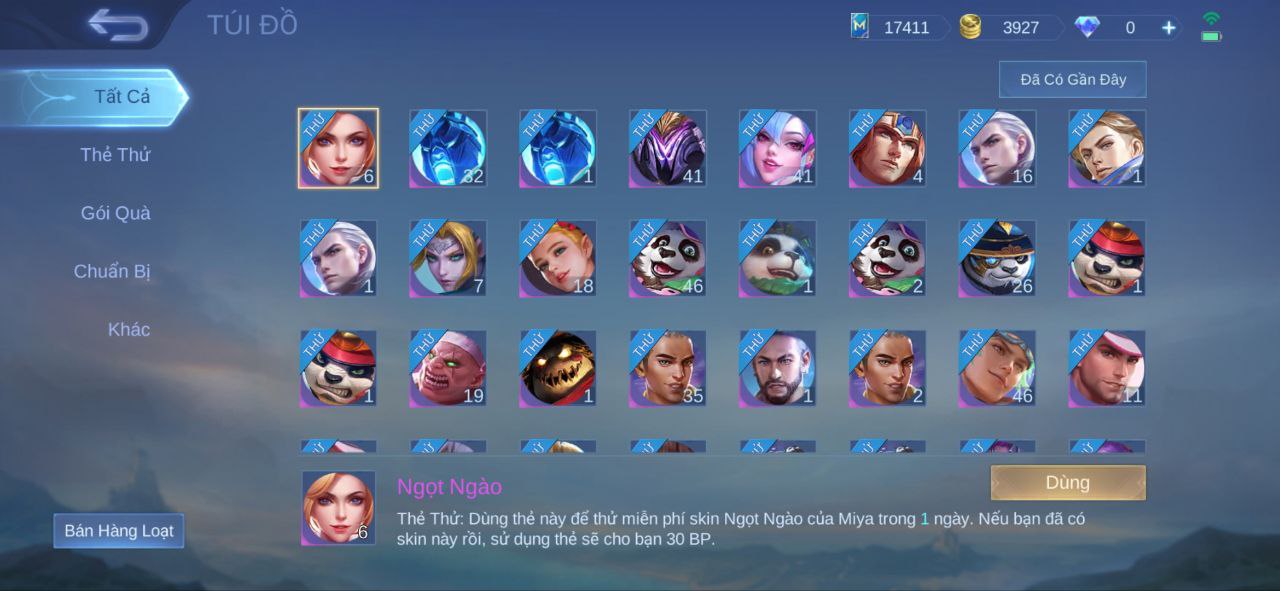Choose the police-hat panda card with count 26
Viewport: 1280px width, 591px height.
tap(998, 258)
